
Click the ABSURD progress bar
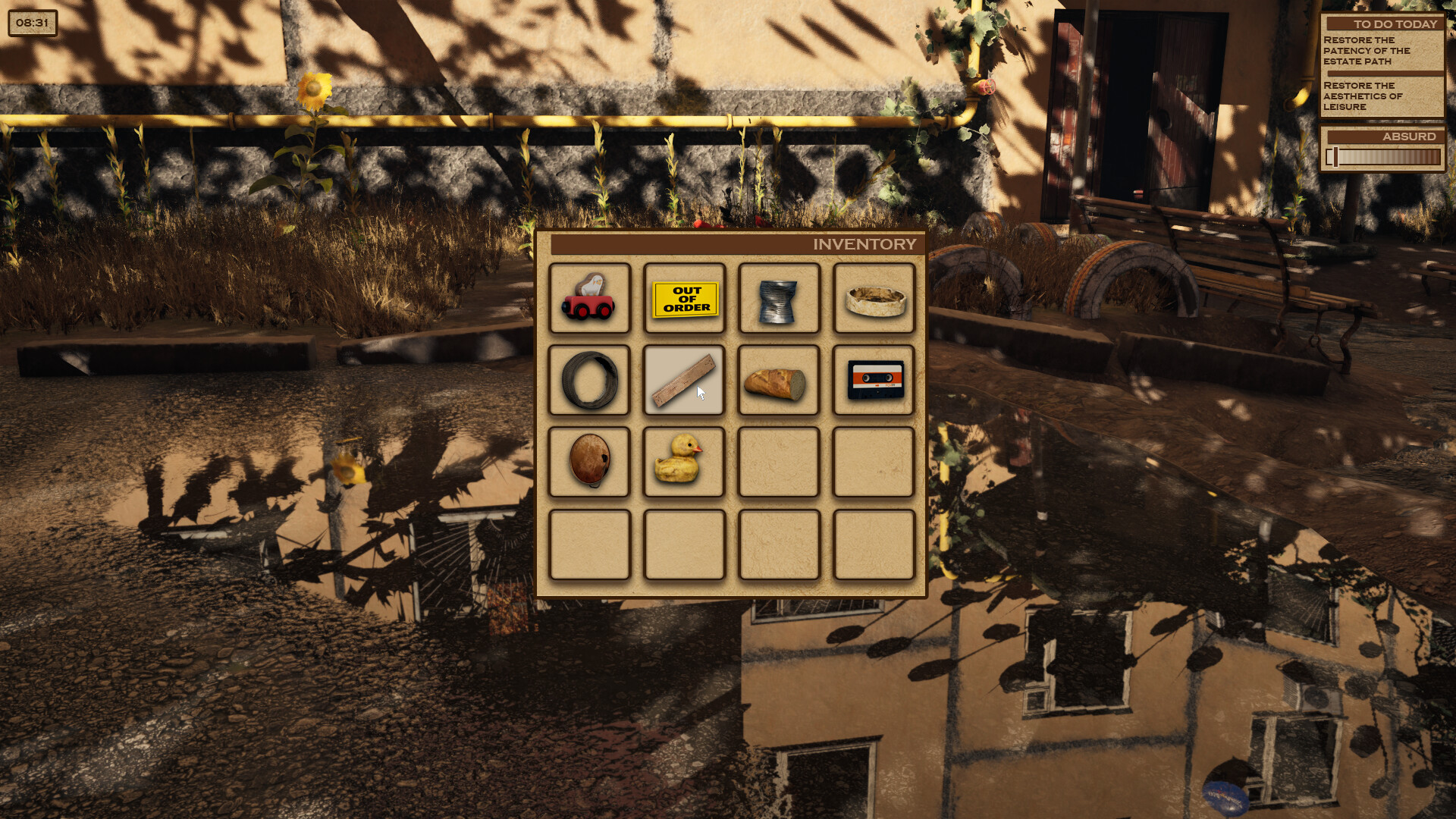click(1382, 156)
